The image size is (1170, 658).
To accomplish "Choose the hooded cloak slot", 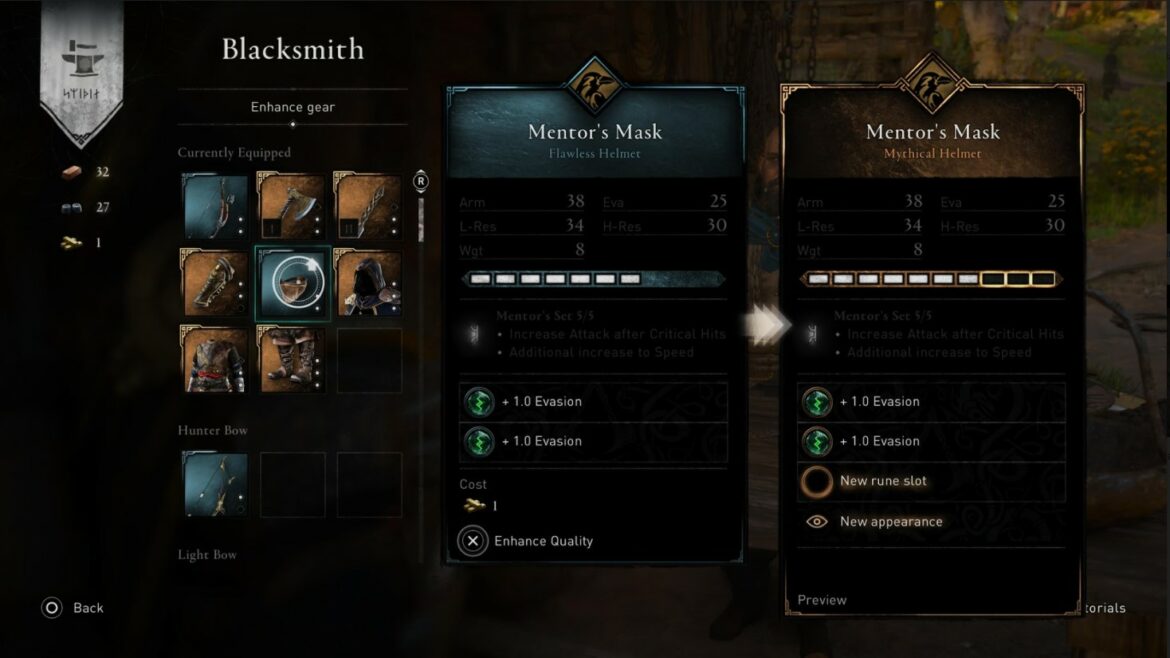I will click(x=368, y=283).
